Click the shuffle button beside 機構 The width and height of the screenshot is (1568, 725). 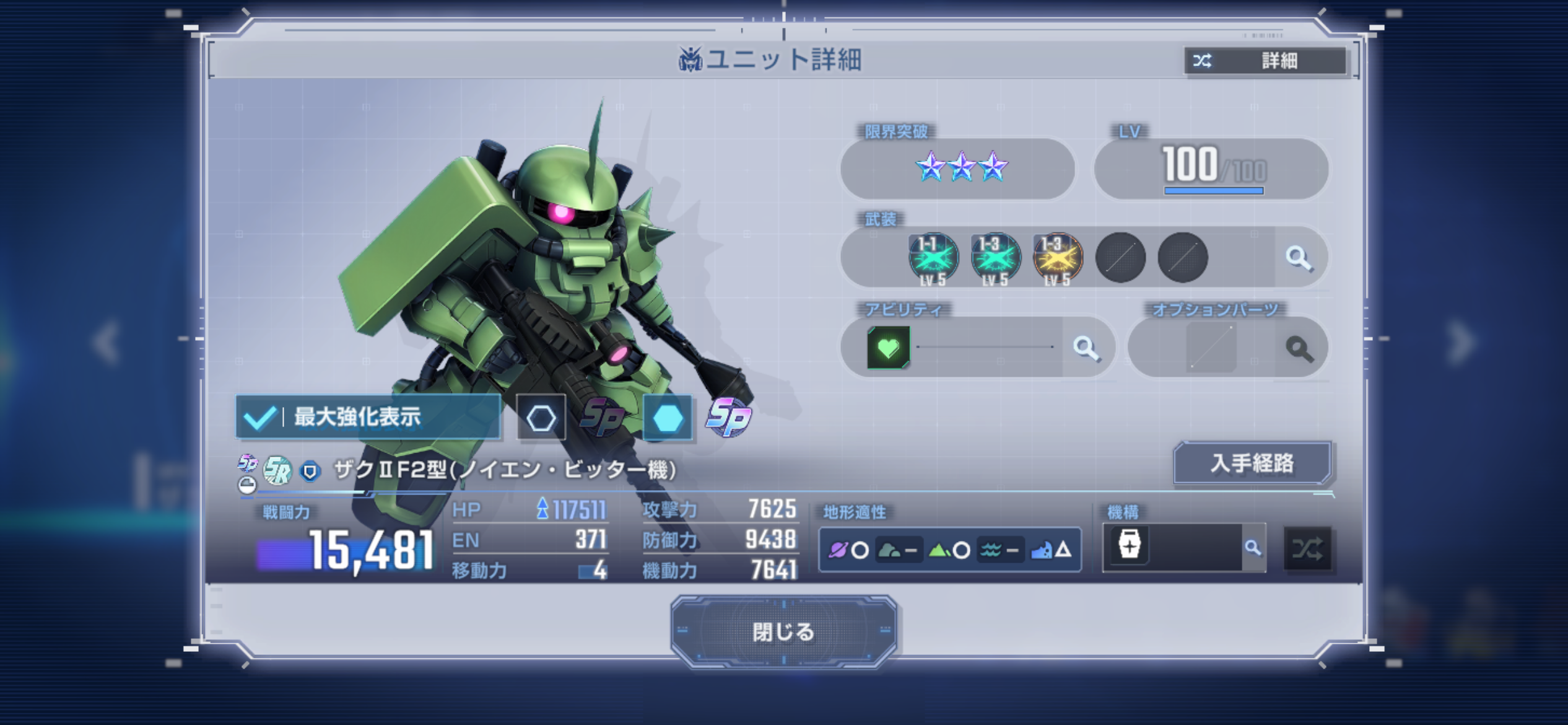(x=1307, y=548)
